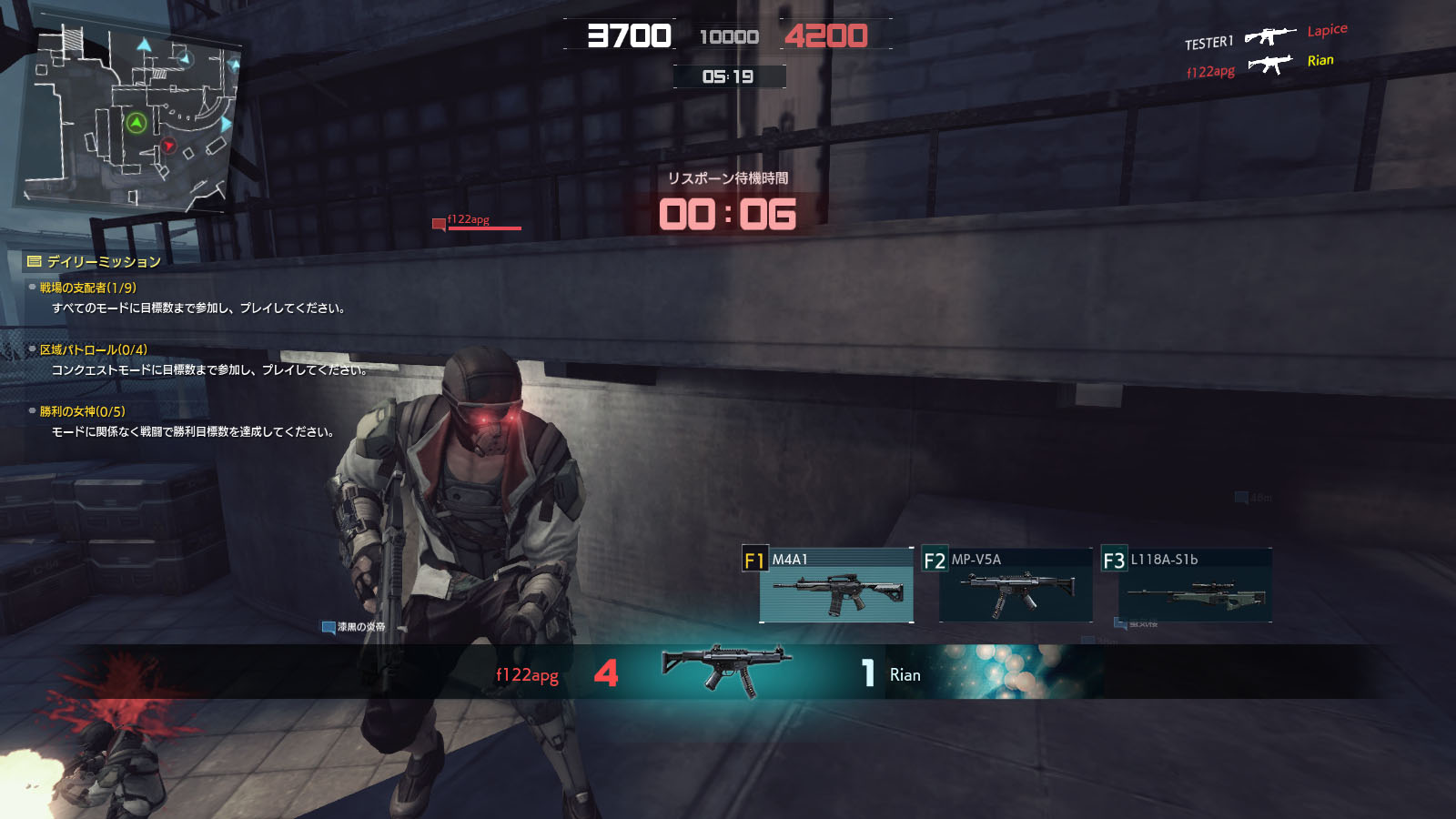
Task: Select the M4A1 loadout slot
Action: [835, 587]
